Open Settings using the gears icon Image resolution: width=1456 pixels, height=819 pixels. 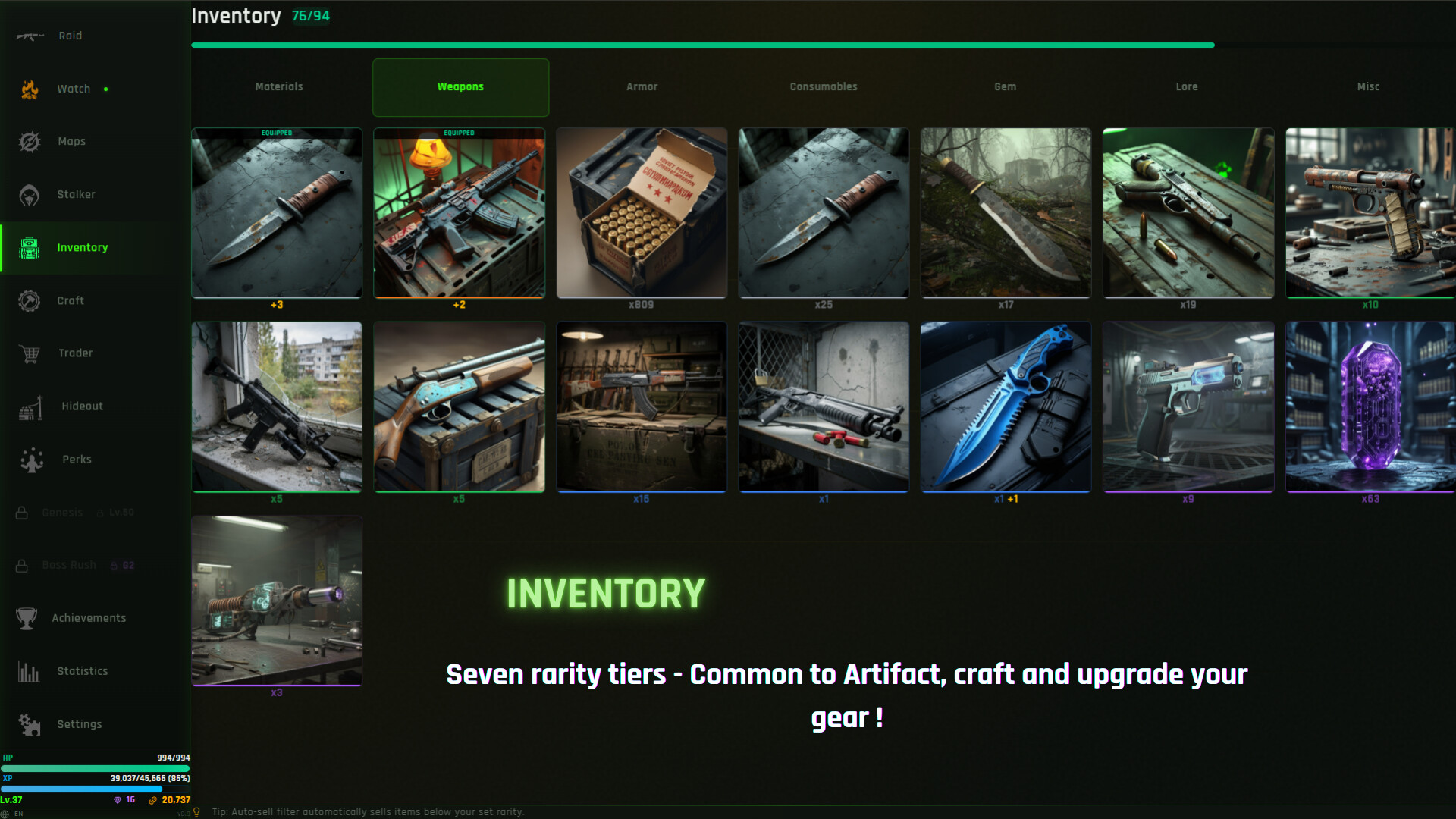coord(30,724)
